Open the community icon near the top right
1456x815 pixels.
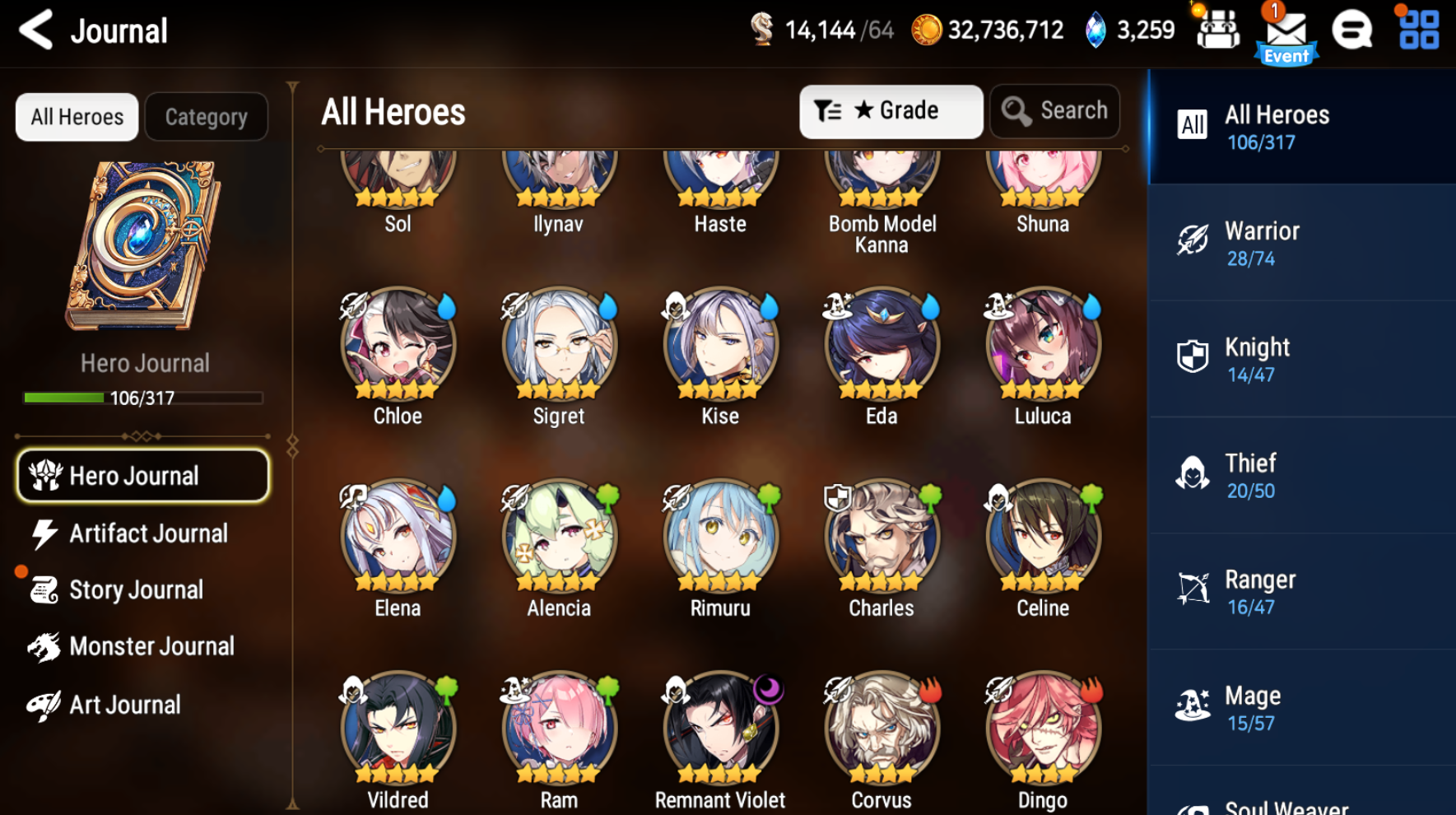point(1351,30)
